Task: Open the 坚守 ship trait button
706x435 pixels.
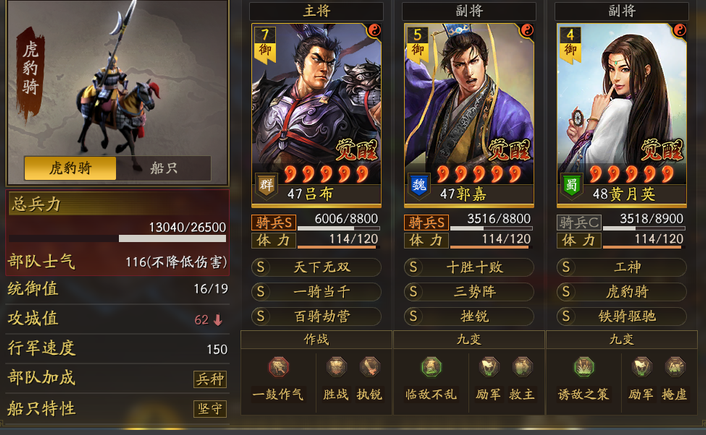Action: (209, 409)
